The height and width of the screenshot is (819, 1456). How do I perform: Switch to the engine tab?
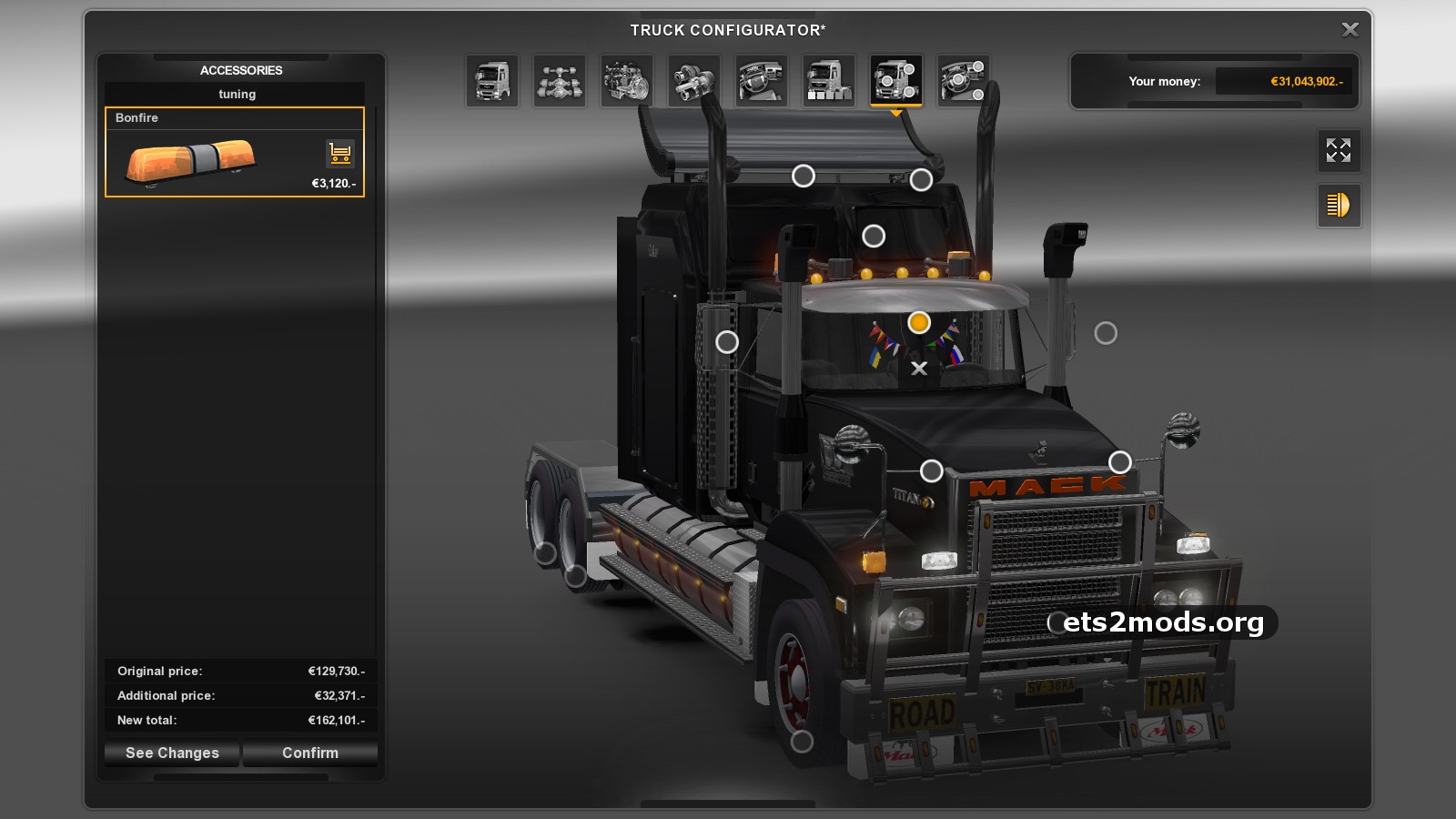pyautogui.click(x=627, y=81)
